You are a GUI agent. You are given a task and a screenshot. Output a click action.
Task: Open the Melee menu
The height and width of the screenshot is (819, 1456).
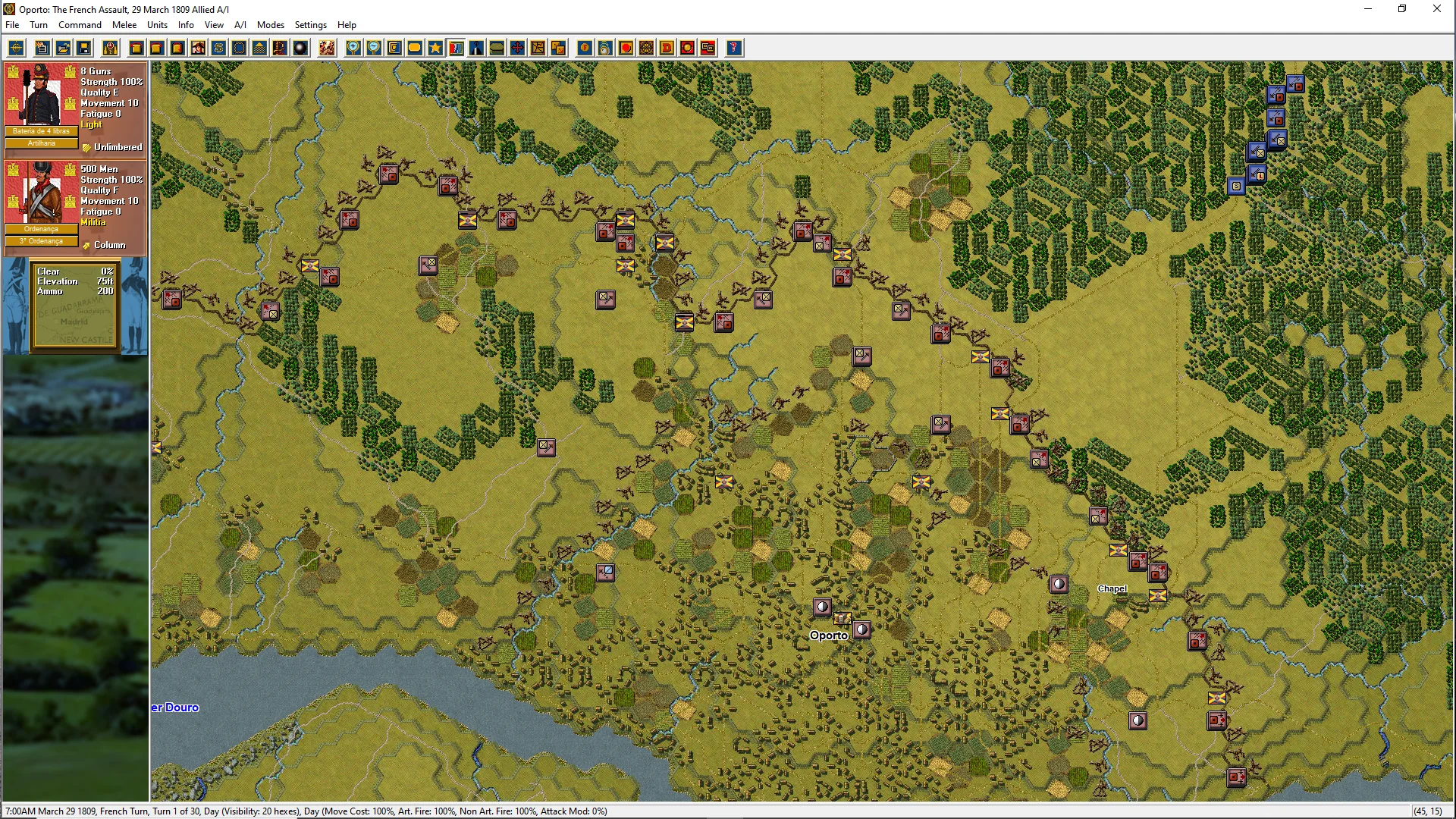click(124, 25)
